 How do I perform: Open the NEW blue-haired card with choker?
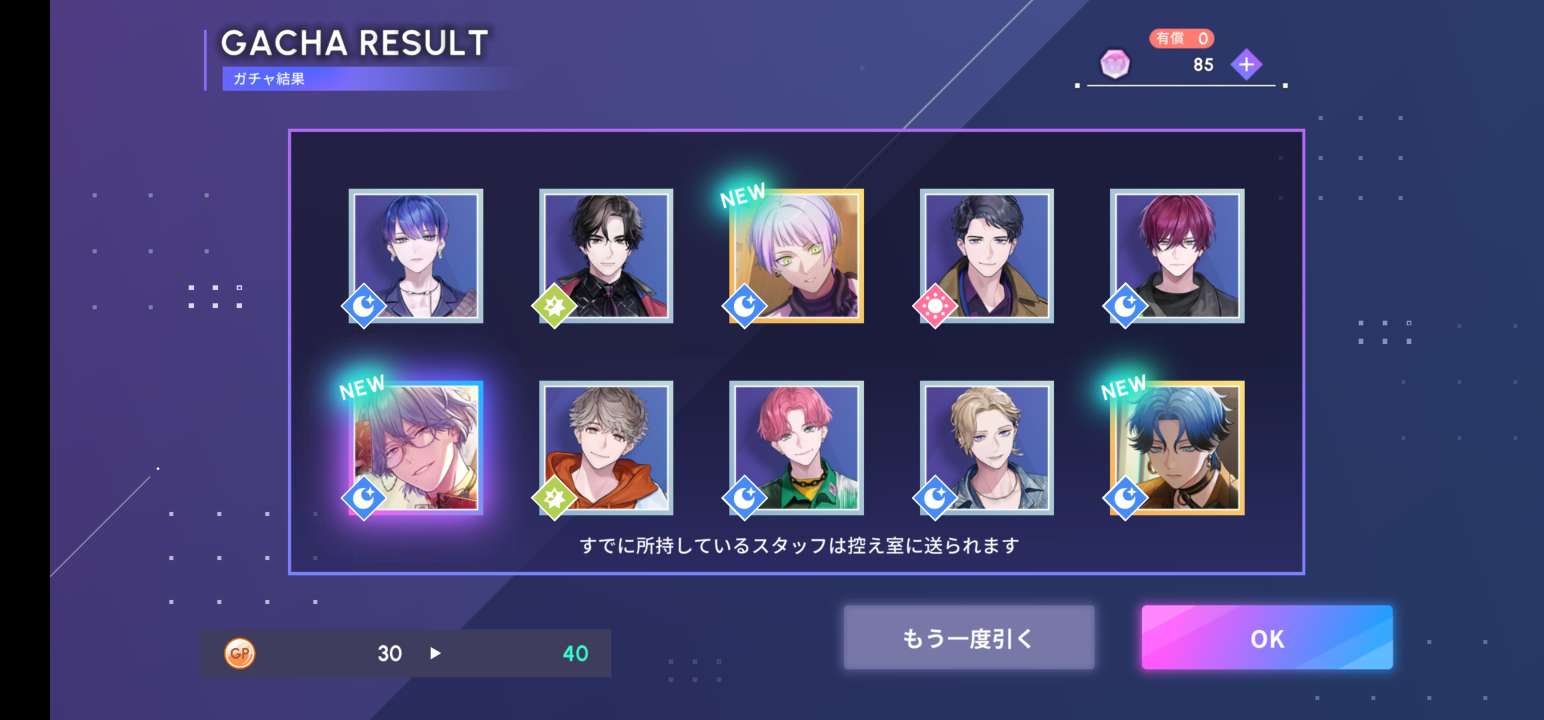1177,448
